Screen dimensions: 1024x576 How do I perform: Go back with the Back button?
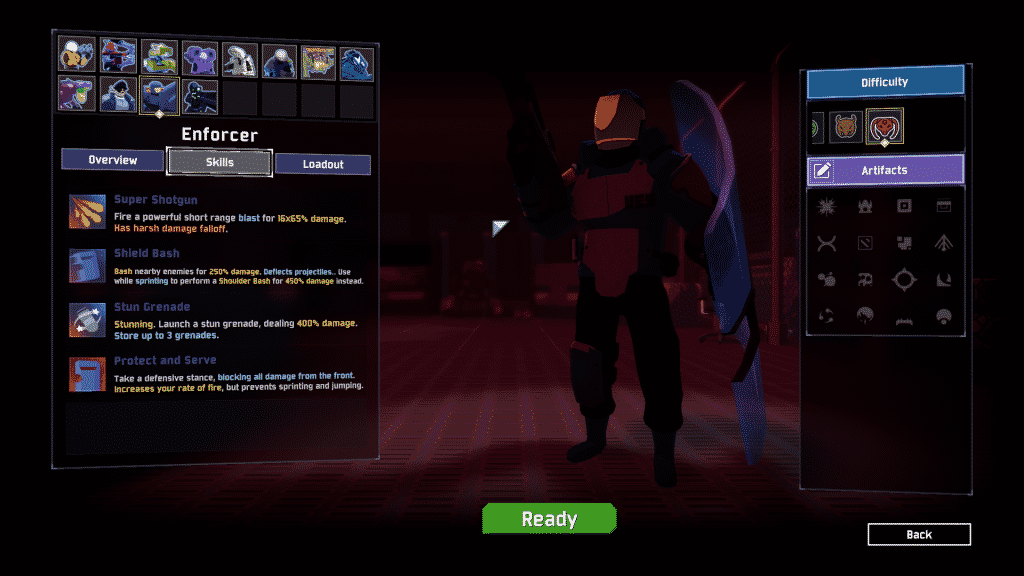pos(918,535)
